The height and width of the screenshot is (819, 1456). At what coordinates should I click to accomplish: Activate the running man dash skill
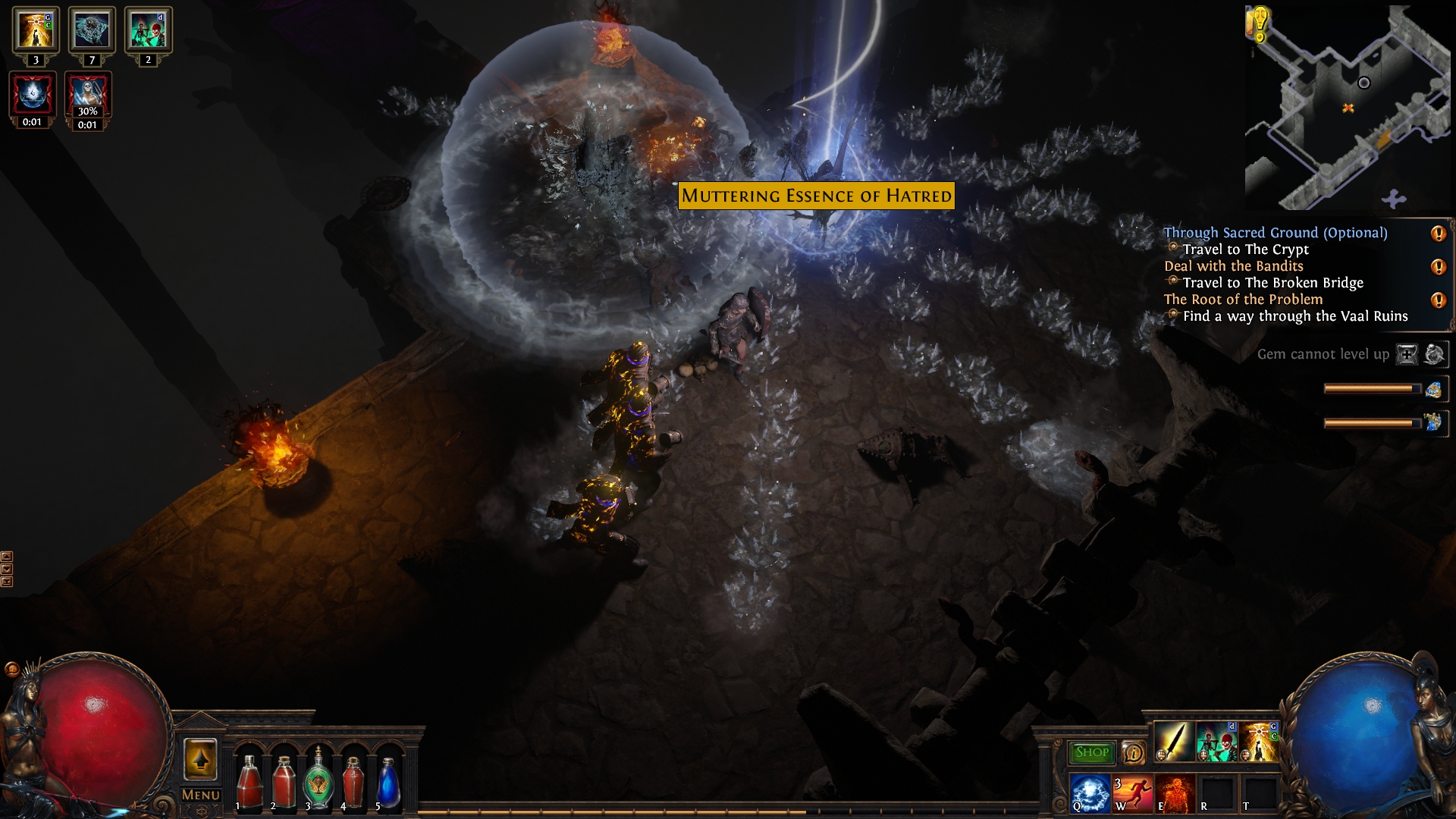pos(1132,793)
